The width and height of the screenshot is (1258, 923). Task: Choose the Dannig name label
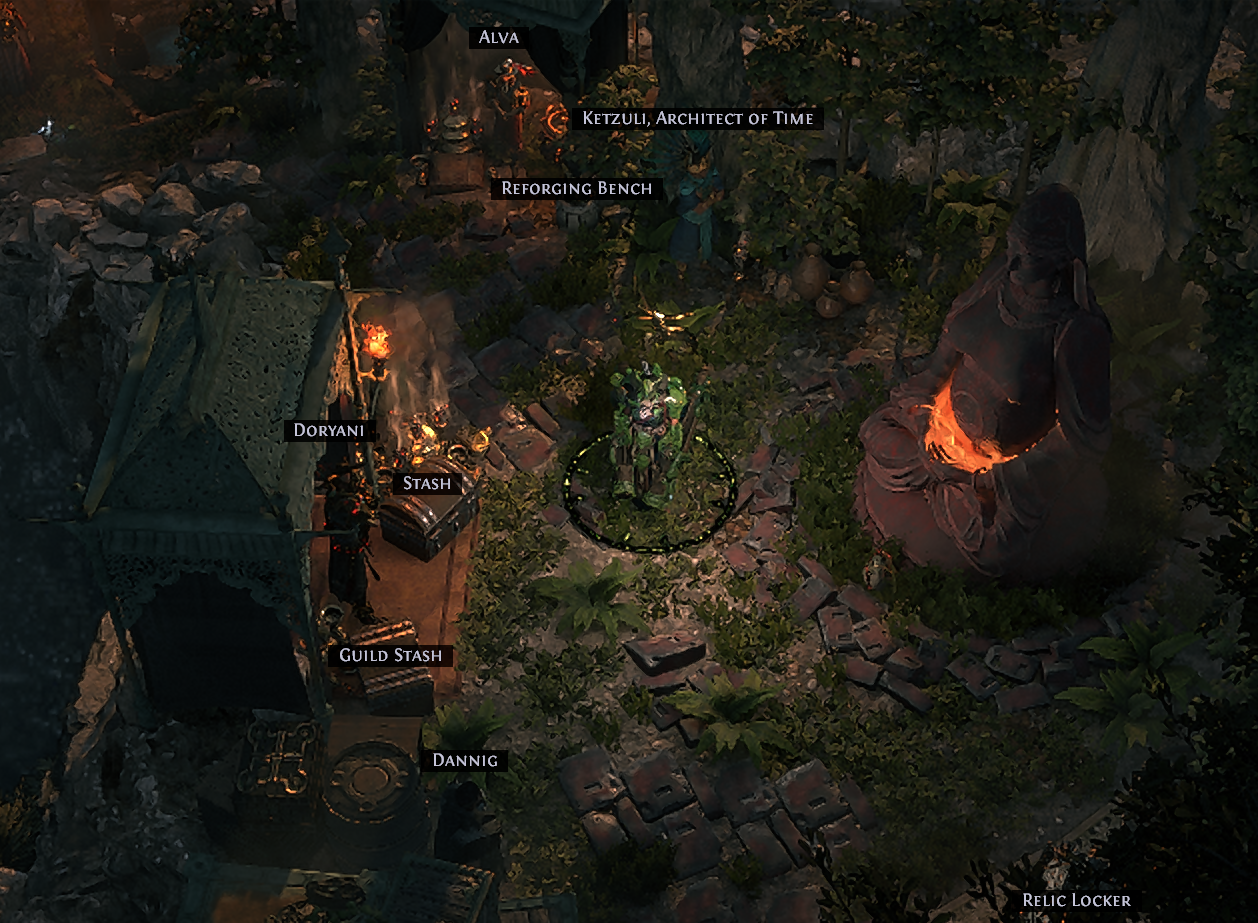click(464, 760)
